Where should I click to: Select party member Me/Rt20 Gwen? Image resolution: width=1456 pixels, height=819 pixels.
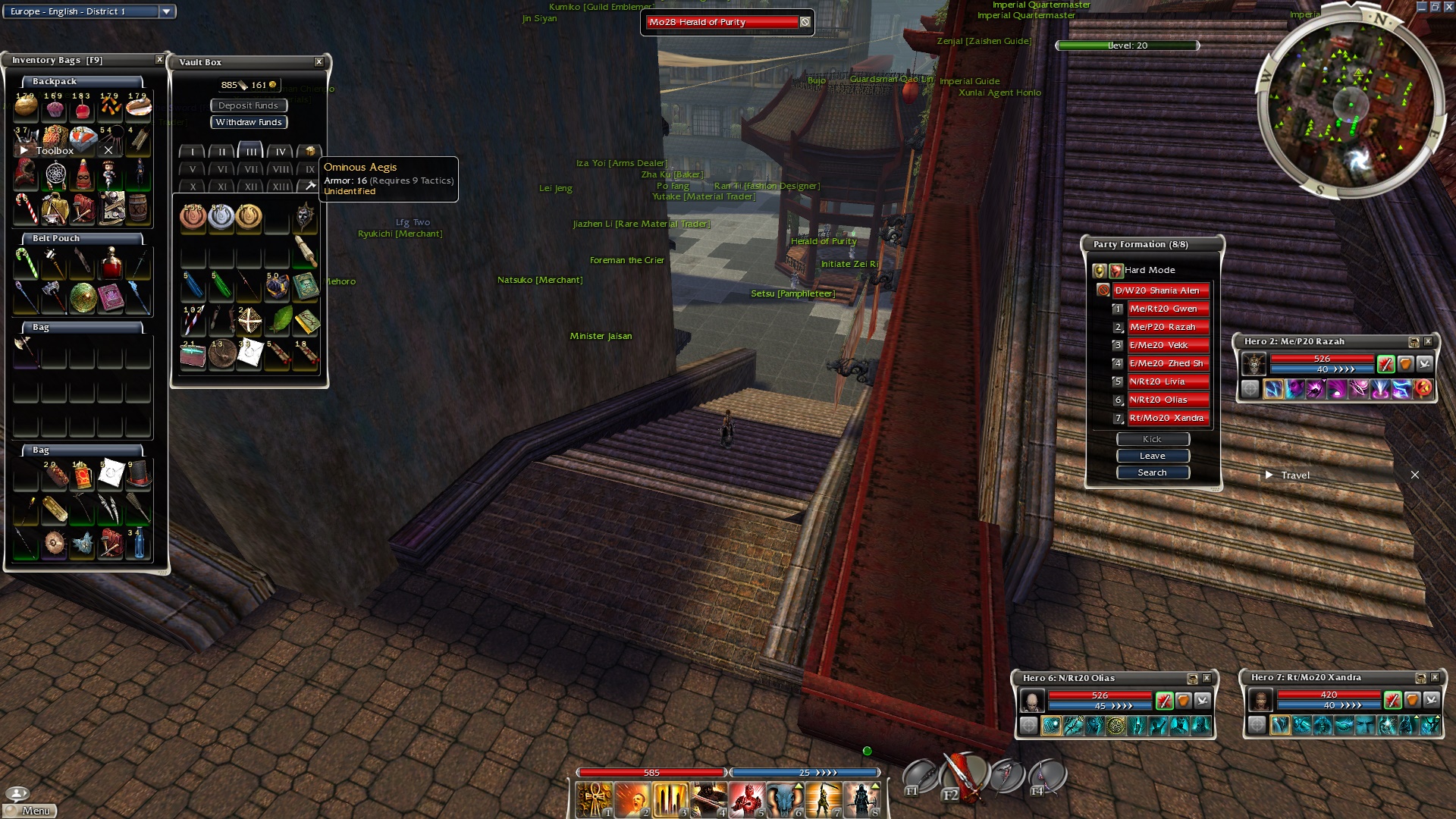coord(1168,309)
